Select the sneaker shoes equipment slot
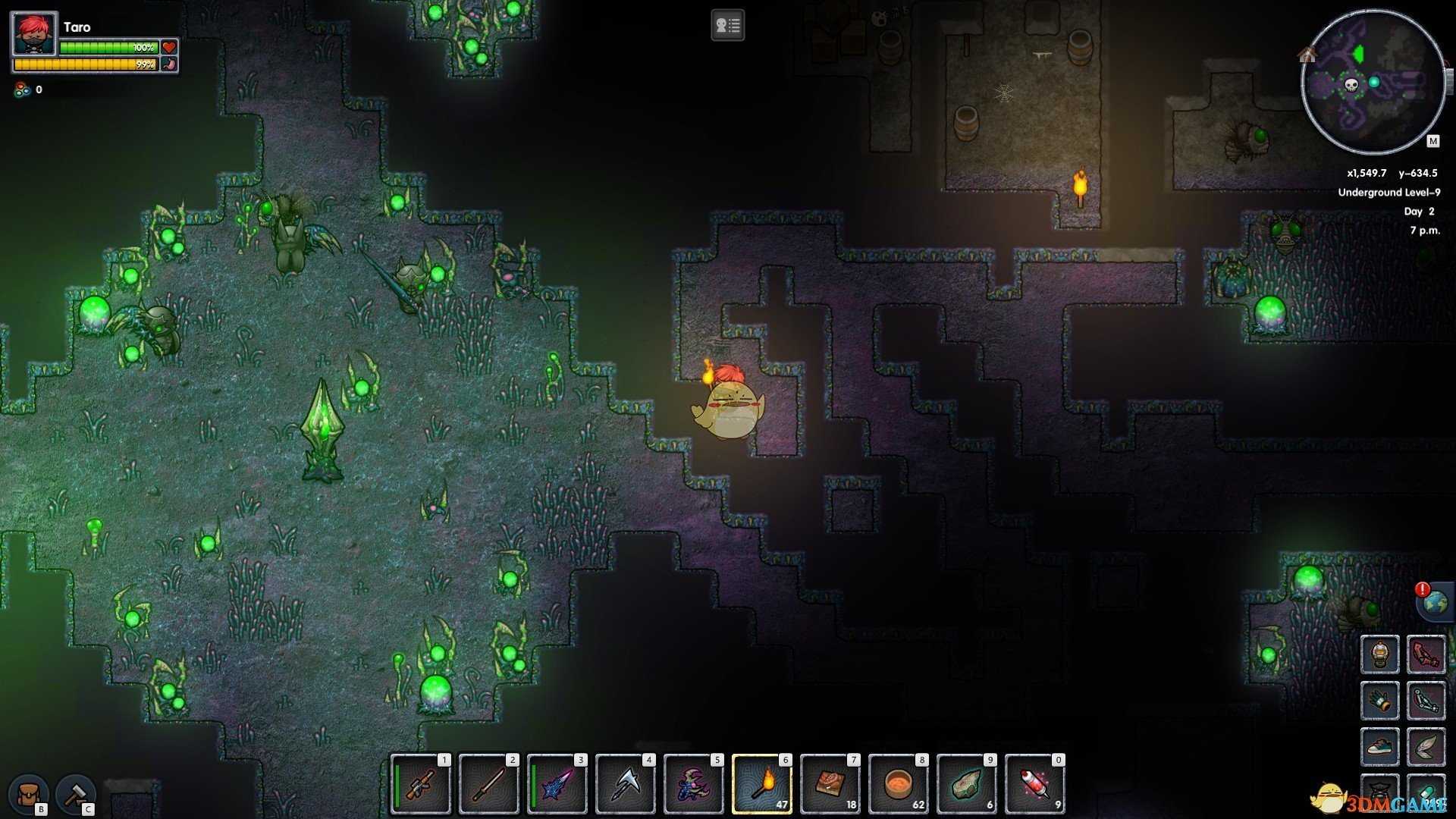The width and height of the screenshot is (1456, 819). pyautogui.click(x=1379, y=746)
